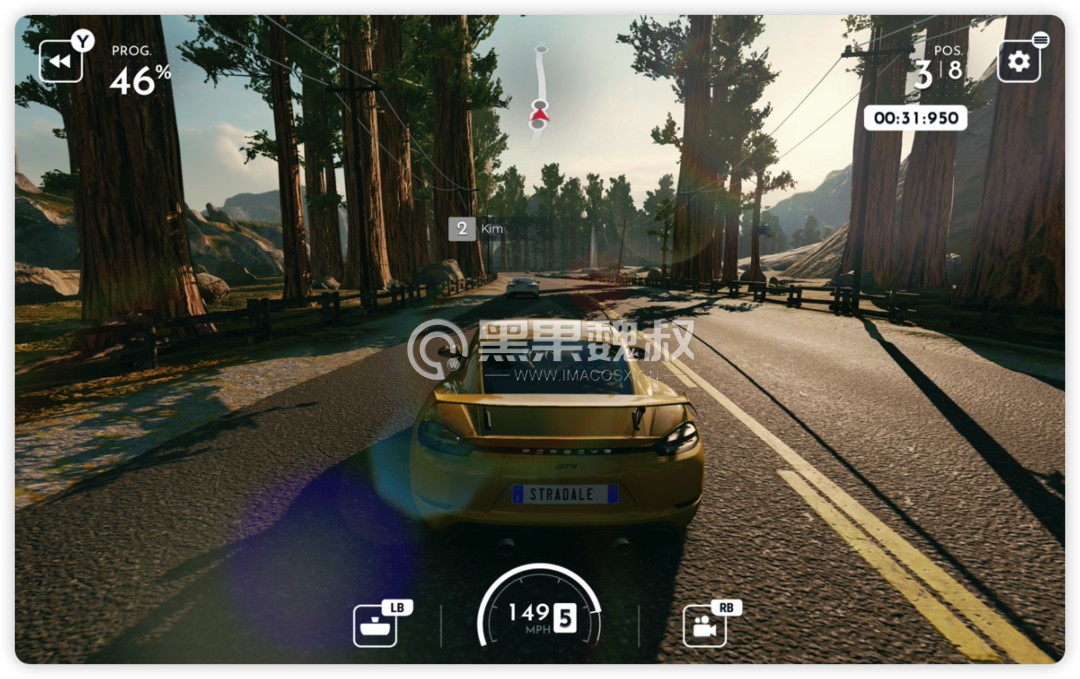
Task: Activate the rewind button
Action: [x=60, y=62]
